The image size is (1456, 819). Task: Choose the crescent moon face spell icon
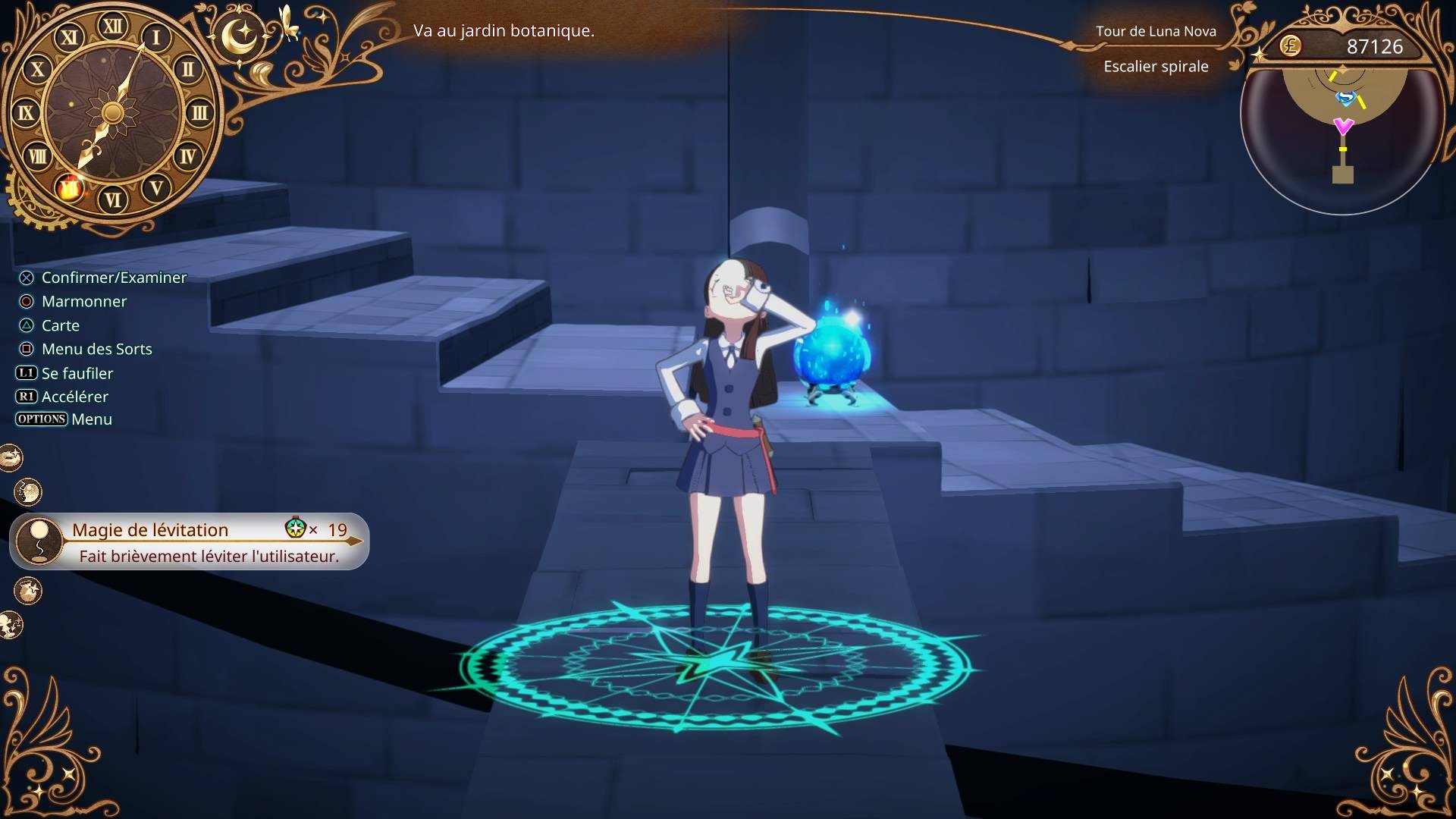pos(28,493)
